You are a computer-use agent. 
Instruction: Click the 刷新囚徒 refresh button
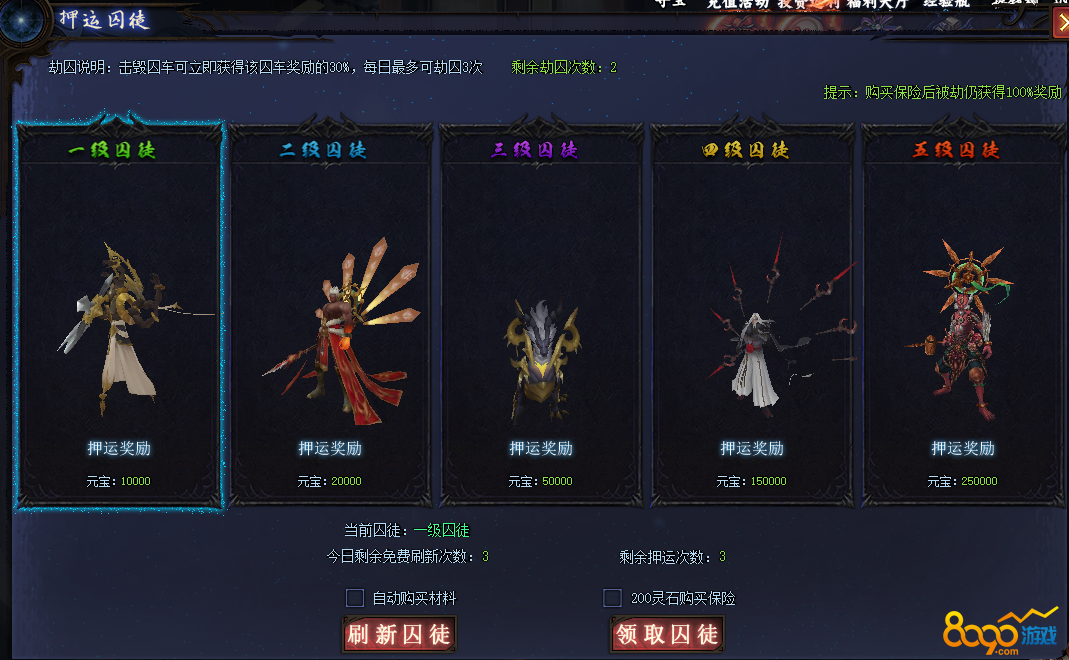click(x=398, y=634)
